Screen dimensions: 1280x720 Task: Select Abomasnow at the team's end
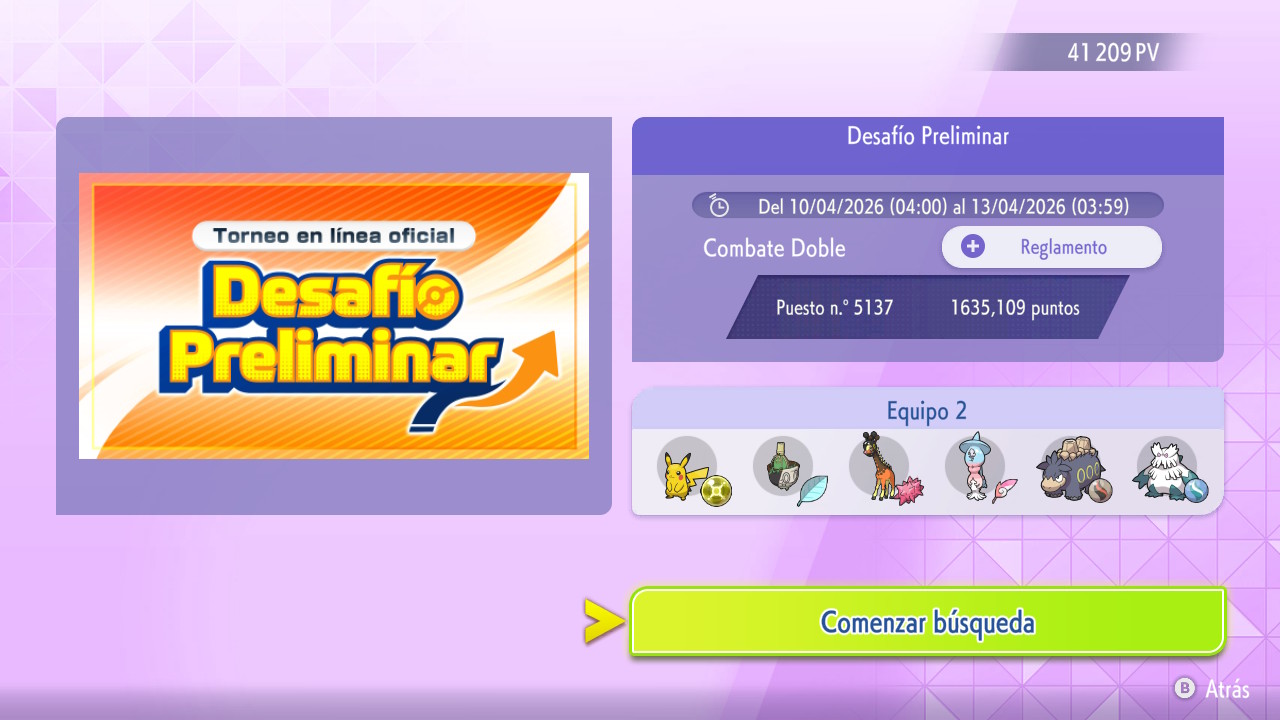tap(1168, 470)
